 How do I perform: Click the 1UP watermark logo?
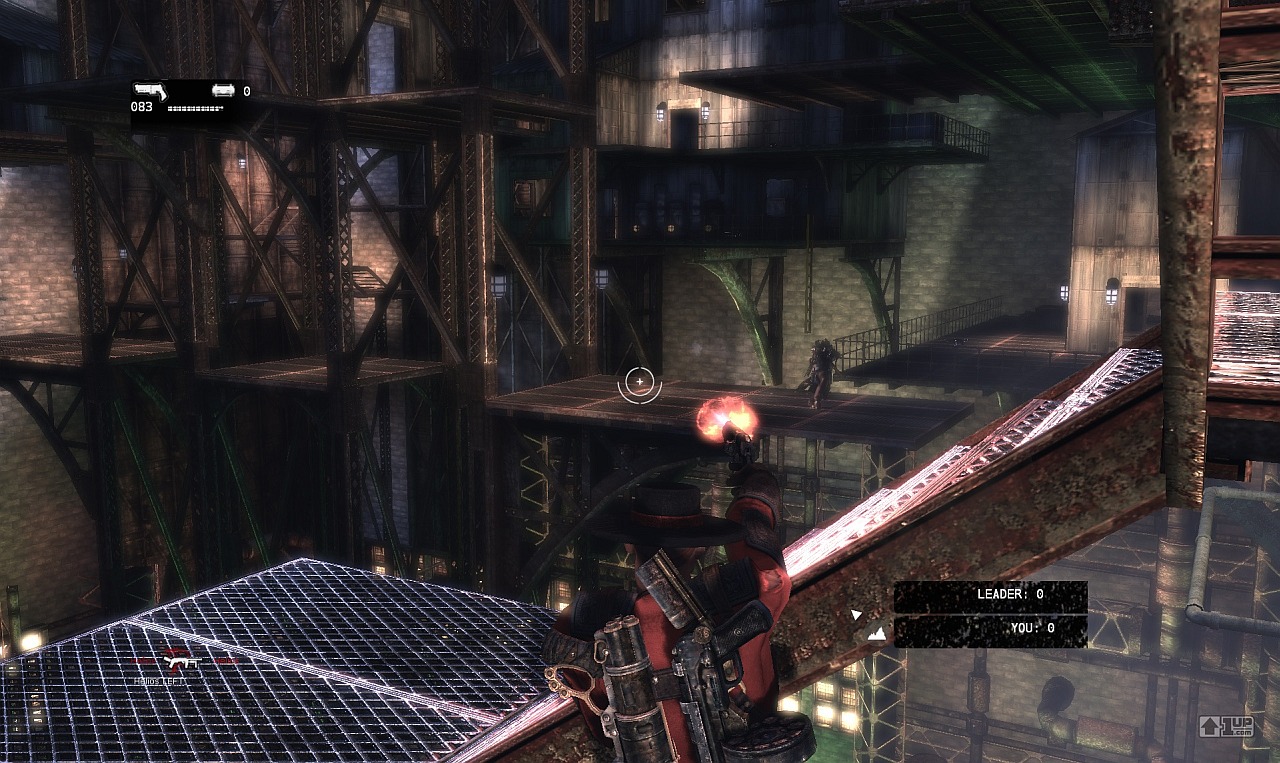(x=1226, y=726)
